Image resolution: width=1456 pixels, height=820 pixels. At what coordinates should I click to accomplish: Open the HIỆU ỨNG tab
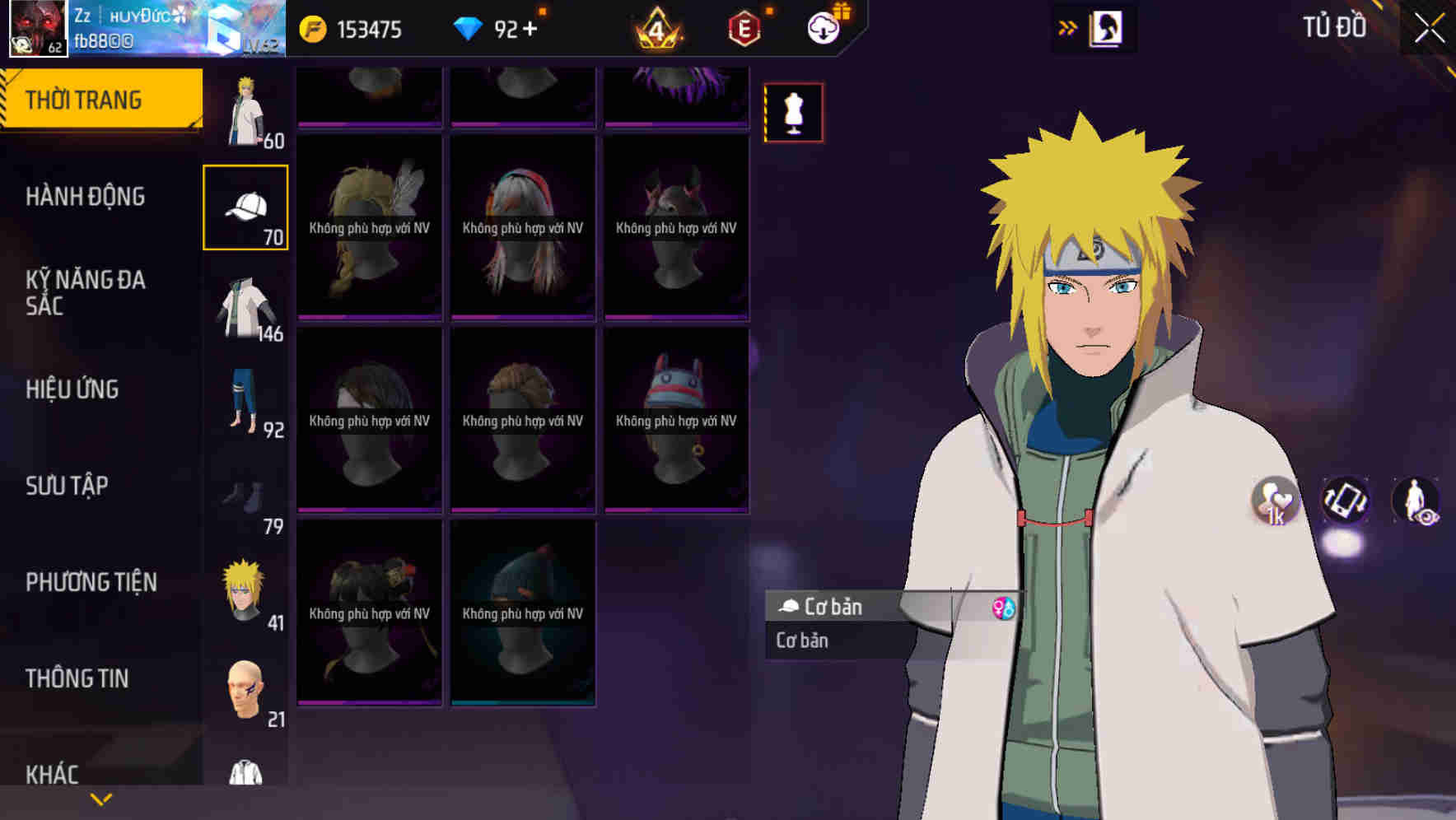[72, 389]
